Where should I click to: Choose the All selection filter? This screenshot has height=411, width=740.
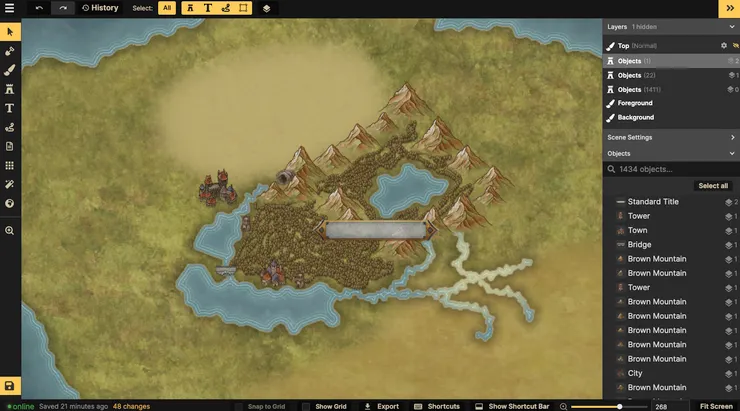click(x=167, y=8)
